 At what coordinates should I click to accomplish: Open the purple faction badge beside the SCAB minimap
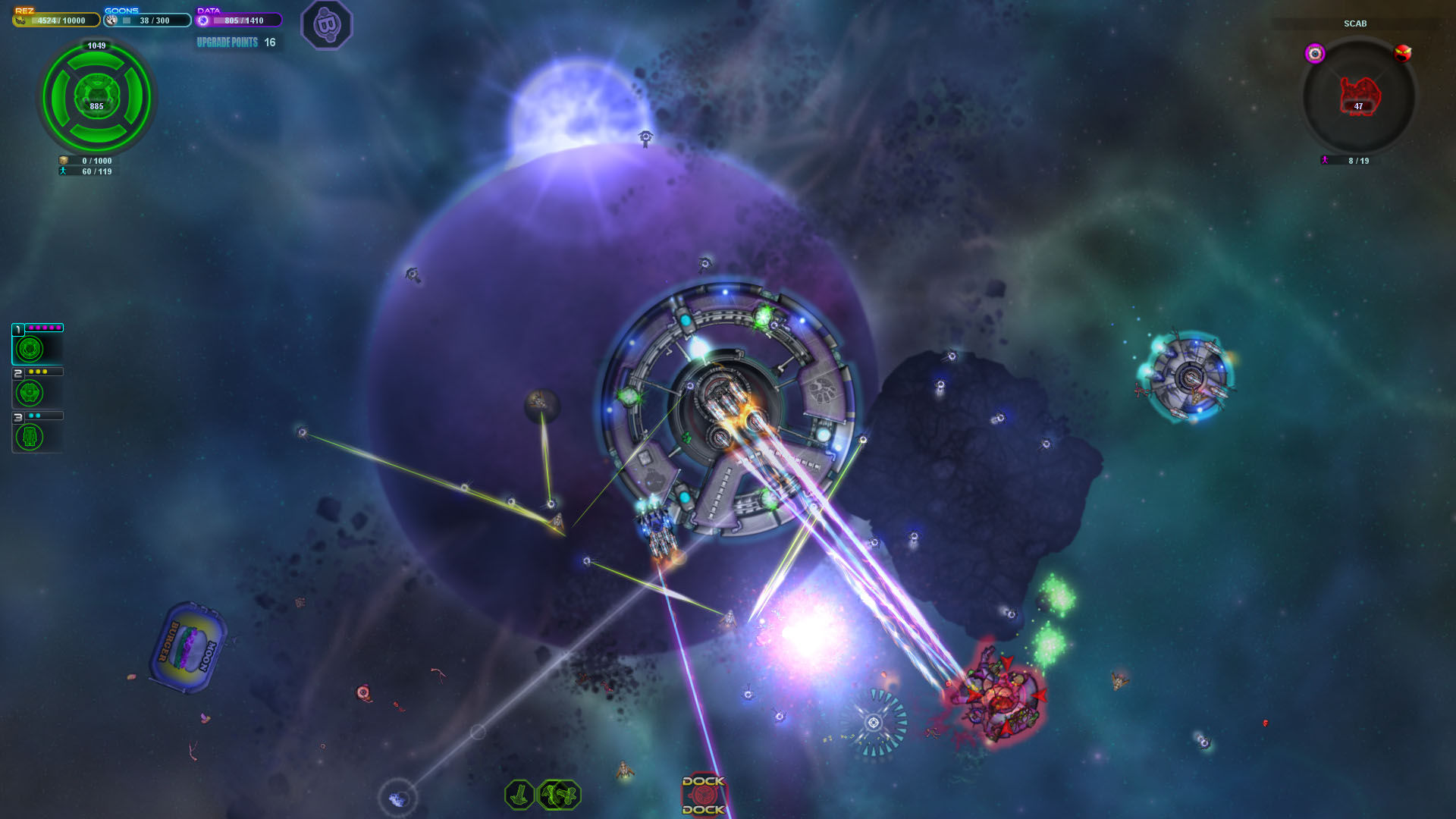[x=1316, y=53]
